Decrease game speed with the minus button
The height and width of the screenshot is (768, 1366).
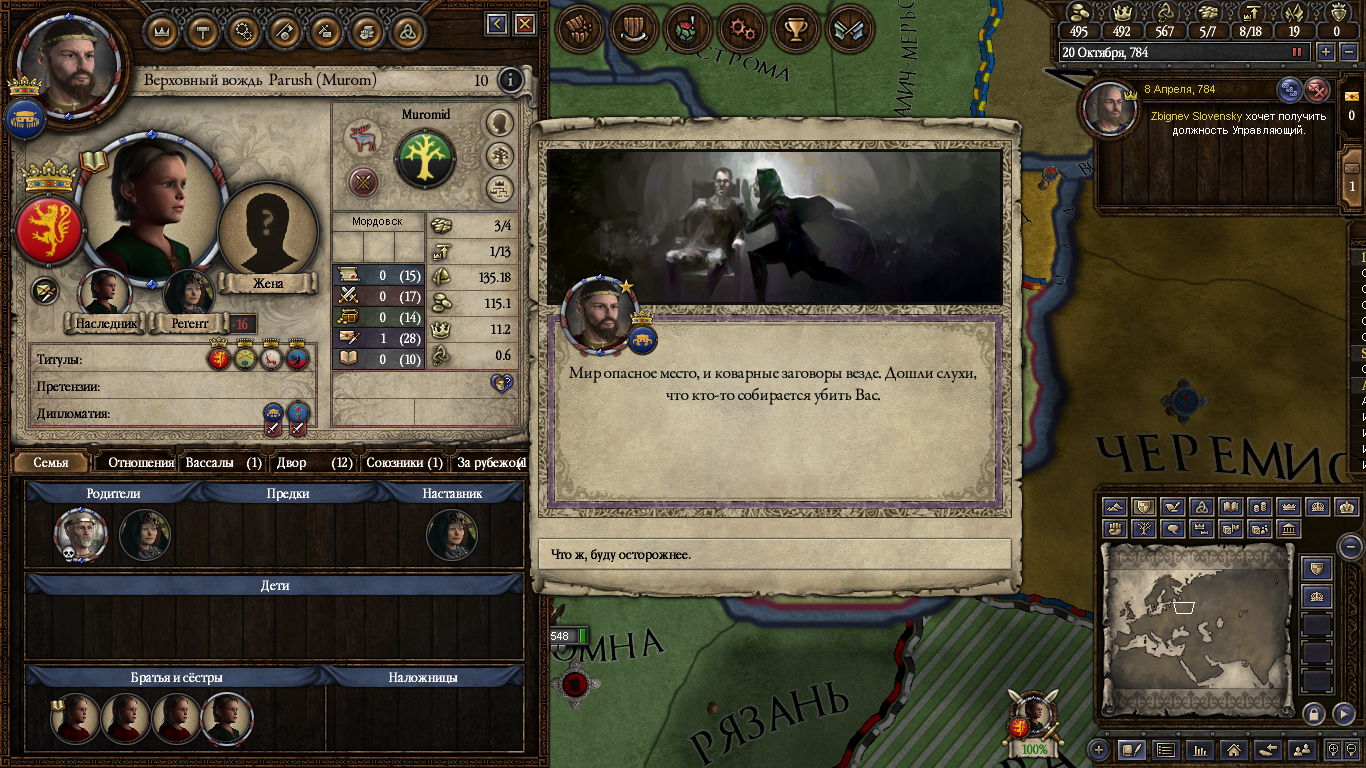tap(1349, 52)
